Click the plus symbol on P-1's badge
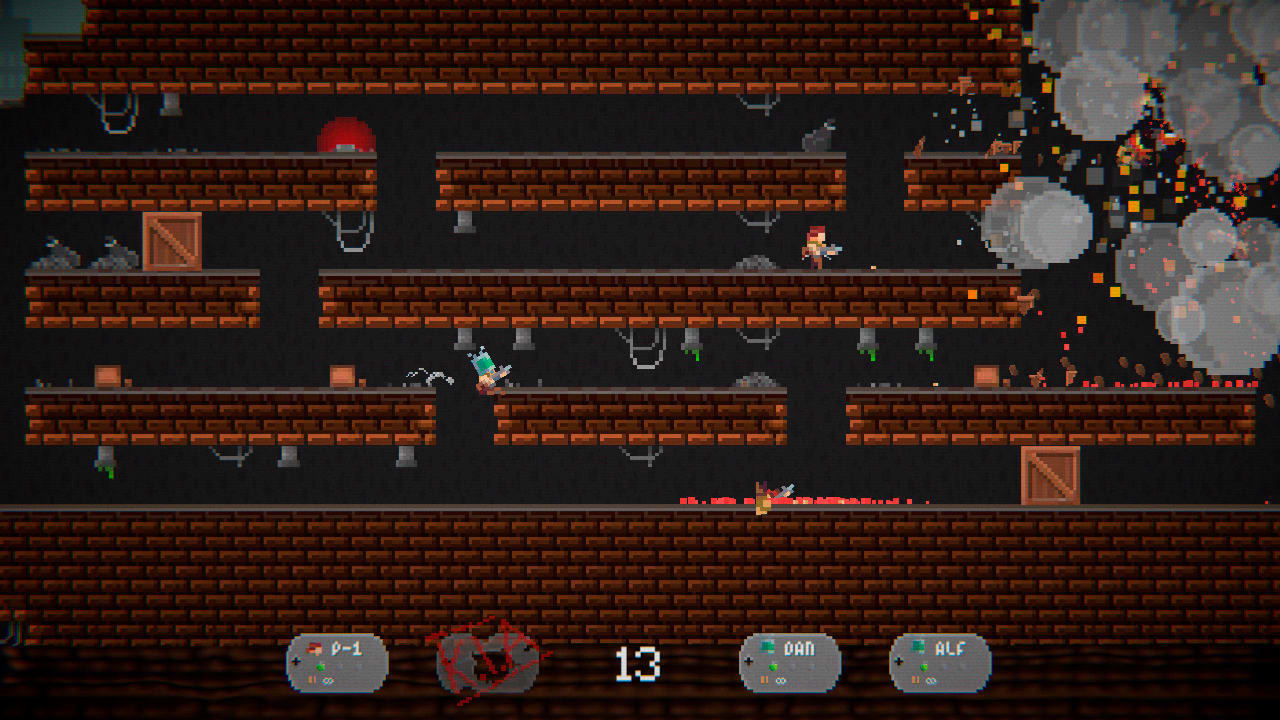 click(296, 660)
